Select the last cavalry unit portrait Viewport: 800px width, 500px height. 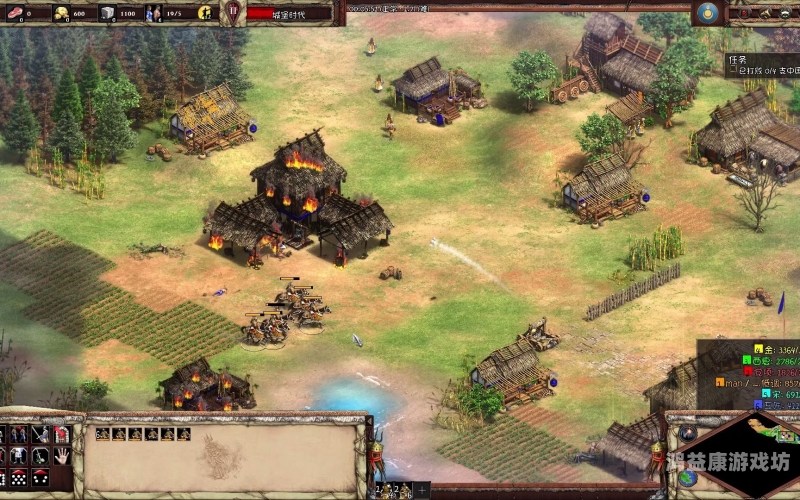pyautogui.click(x=183, y=434)
